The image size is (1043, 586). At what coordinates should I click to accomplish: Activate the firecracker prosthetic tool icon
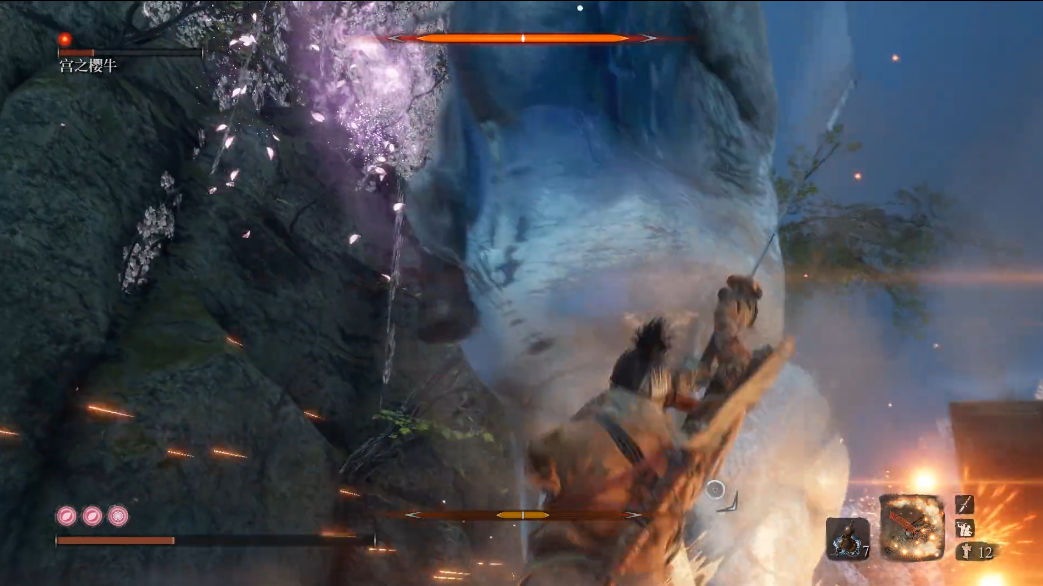coord(911,527)
